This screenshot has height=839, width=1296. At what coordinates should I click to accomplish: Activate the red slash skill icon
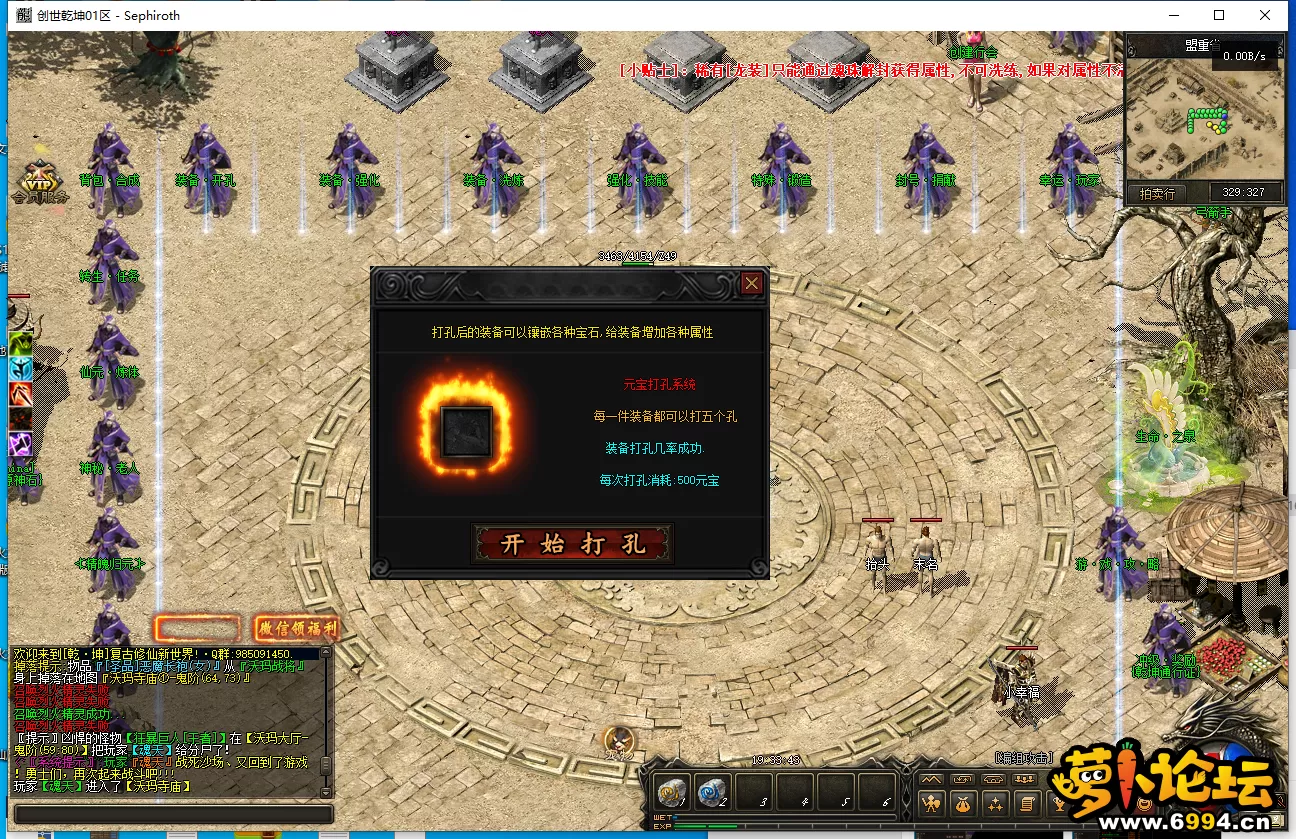click(21, 394)
